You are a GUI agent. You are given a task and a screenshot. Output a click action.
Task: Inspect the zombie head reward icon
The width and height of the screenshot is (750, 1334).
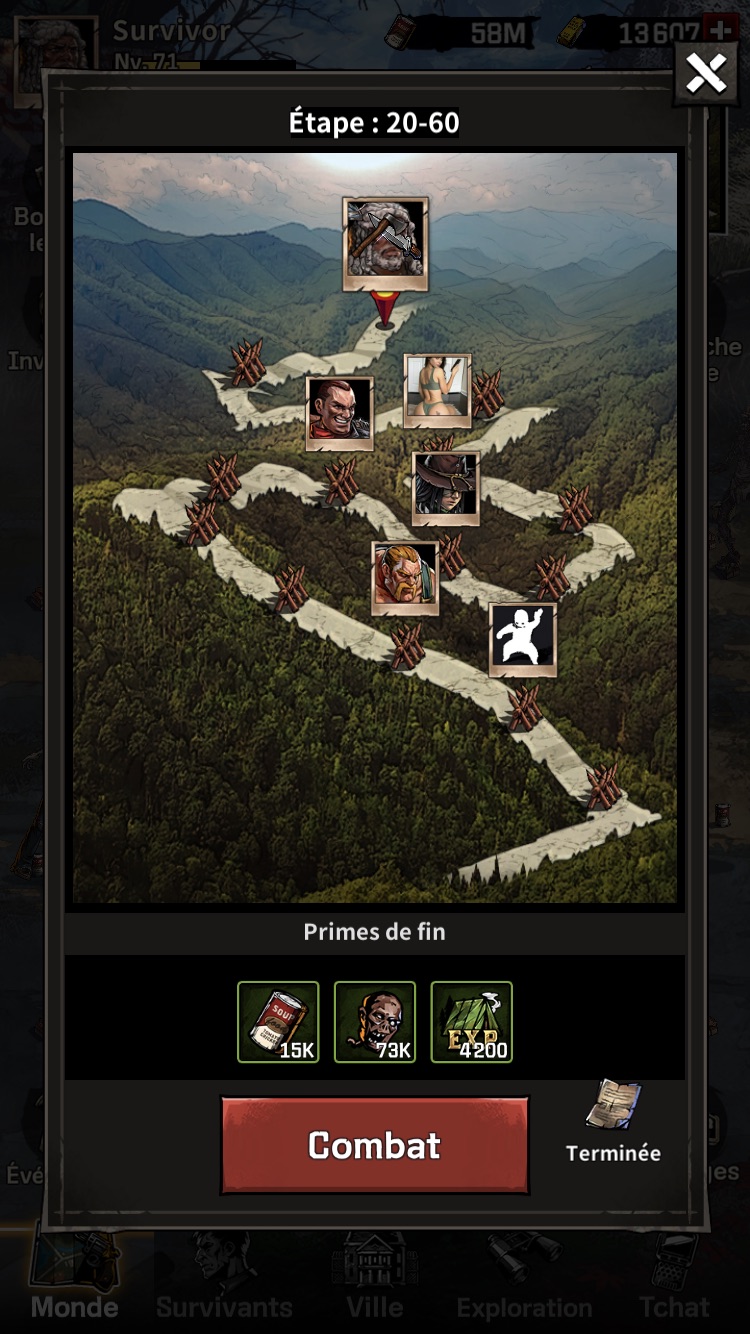[374, 1021]
